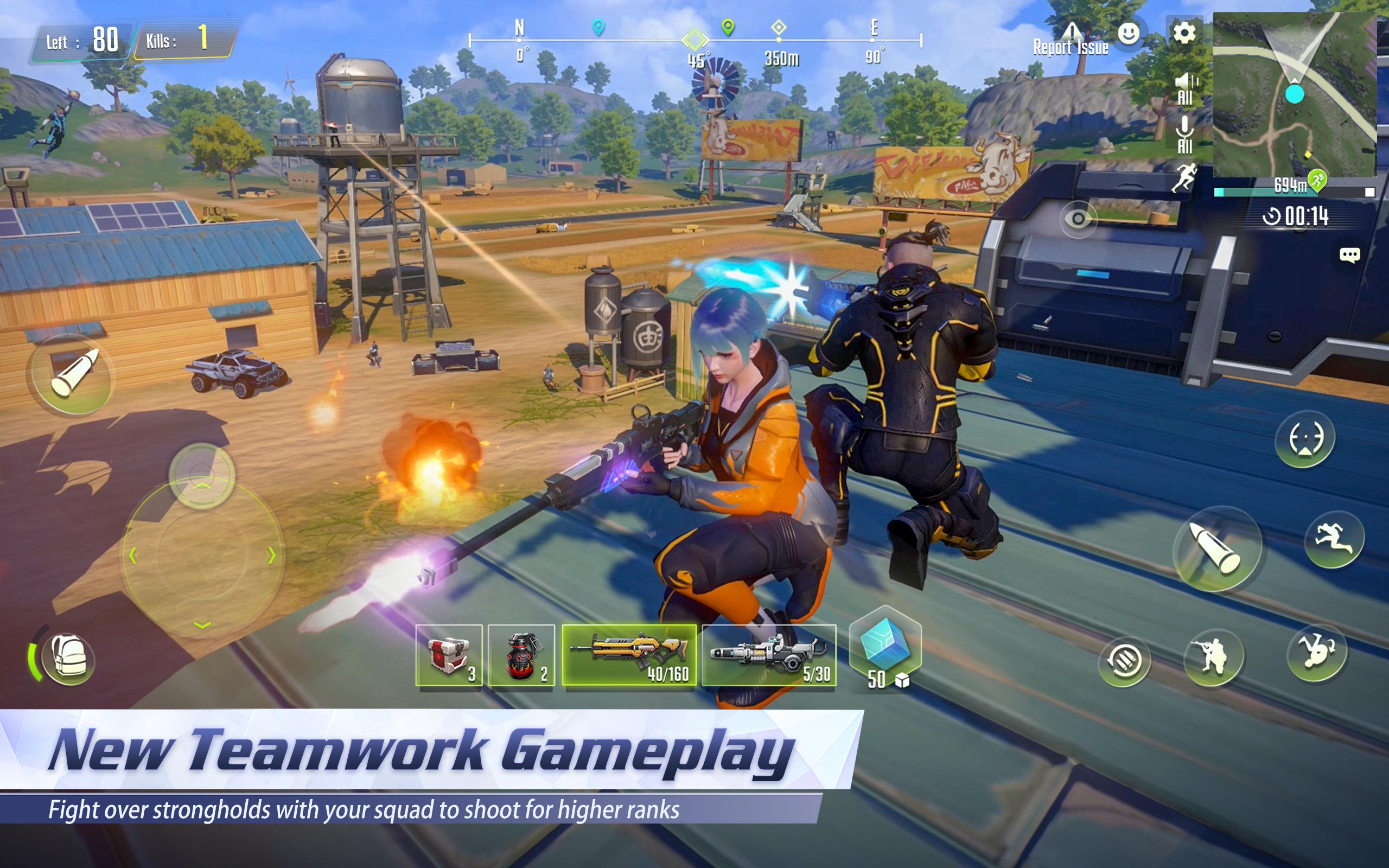This screenshot has height=868, width=1389.
Task: Open the emote smiley icon
Action: coord(1129,34)
